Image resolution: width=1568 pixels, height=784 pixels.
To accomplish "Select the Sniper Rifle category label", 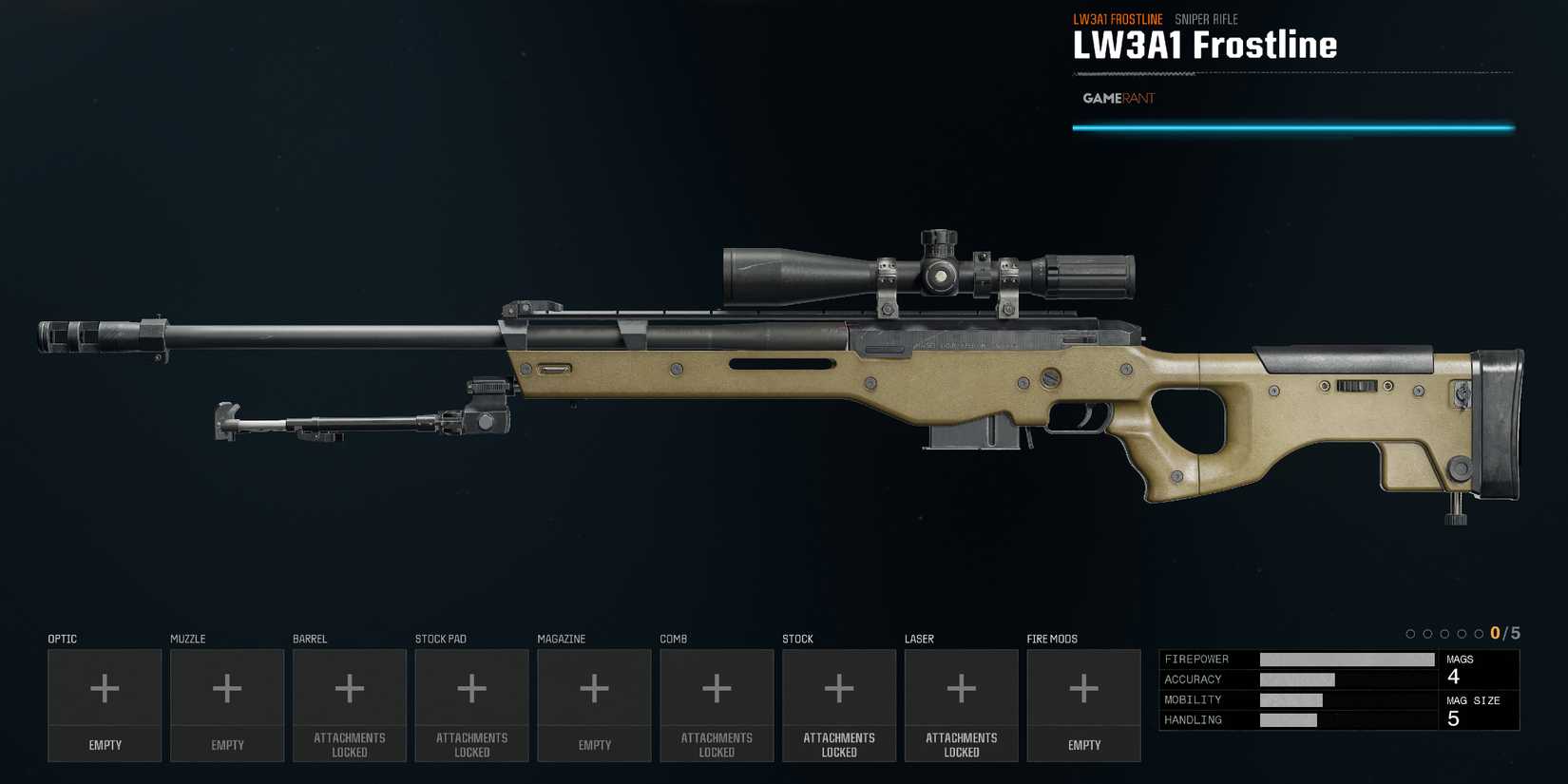I will click(x=1206, y=19).
